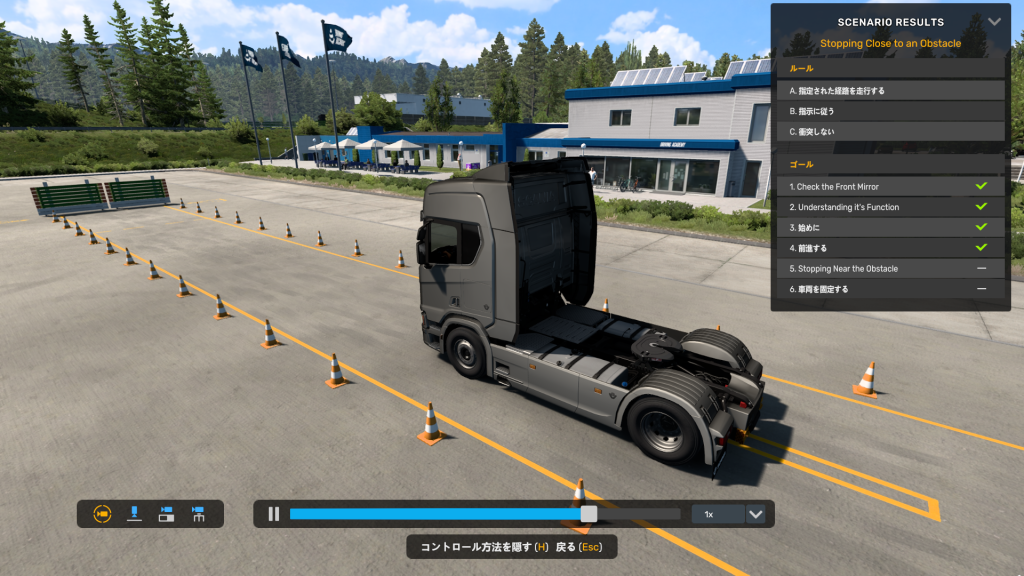
Task: Open the 1x playback speed dropdown
Action: click(x=755, y=514)
